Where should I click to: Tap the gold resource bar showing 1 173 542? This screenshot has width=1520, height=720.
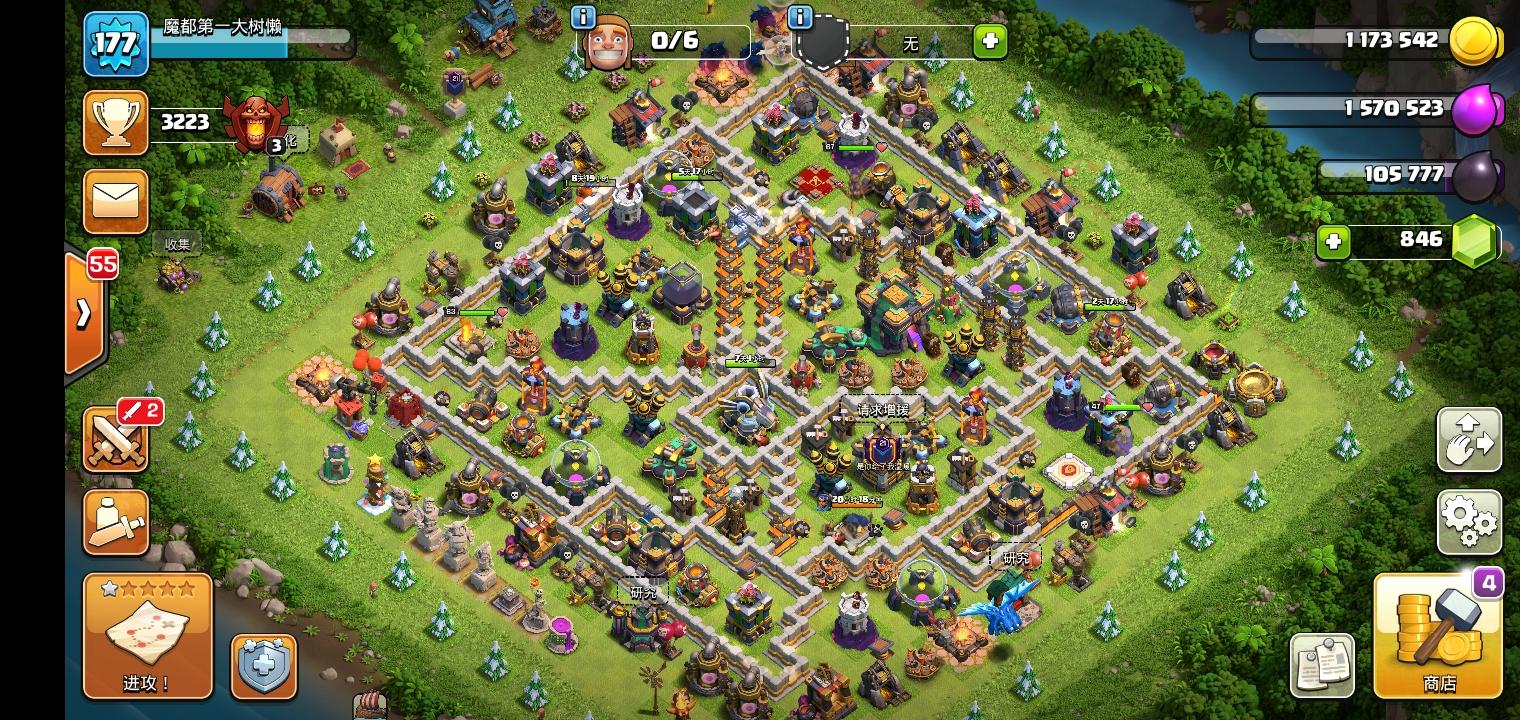click(x=1380, y=41)
